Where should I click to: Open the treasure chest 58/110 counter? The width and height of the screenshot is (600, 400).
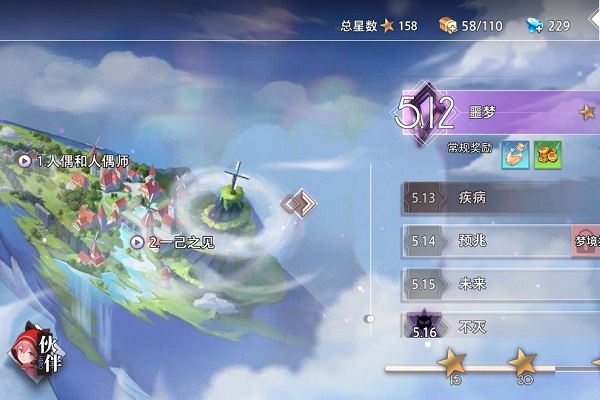[447, 25]
